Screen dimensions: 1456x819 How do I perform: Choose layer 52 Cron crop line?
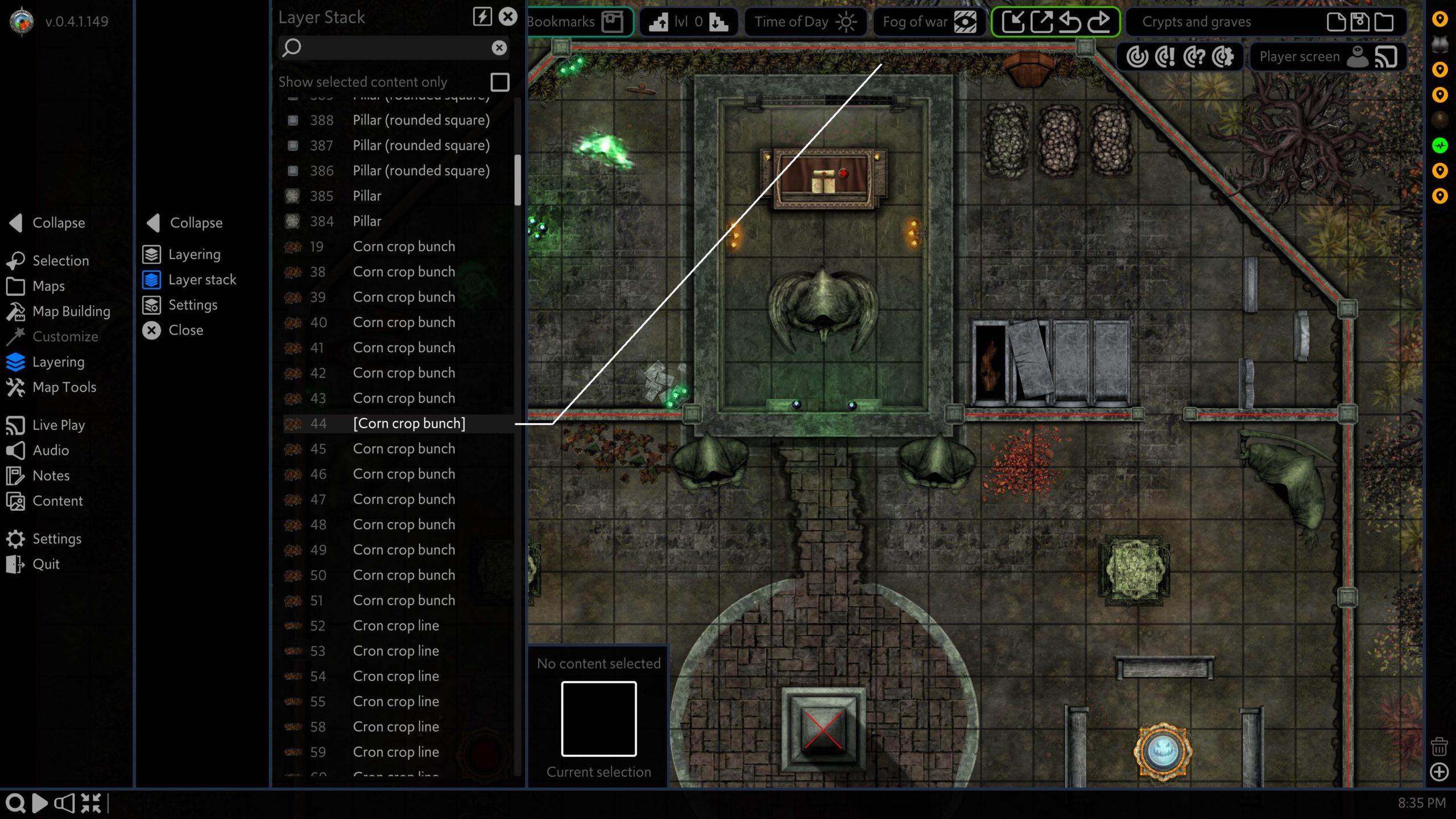395,626
